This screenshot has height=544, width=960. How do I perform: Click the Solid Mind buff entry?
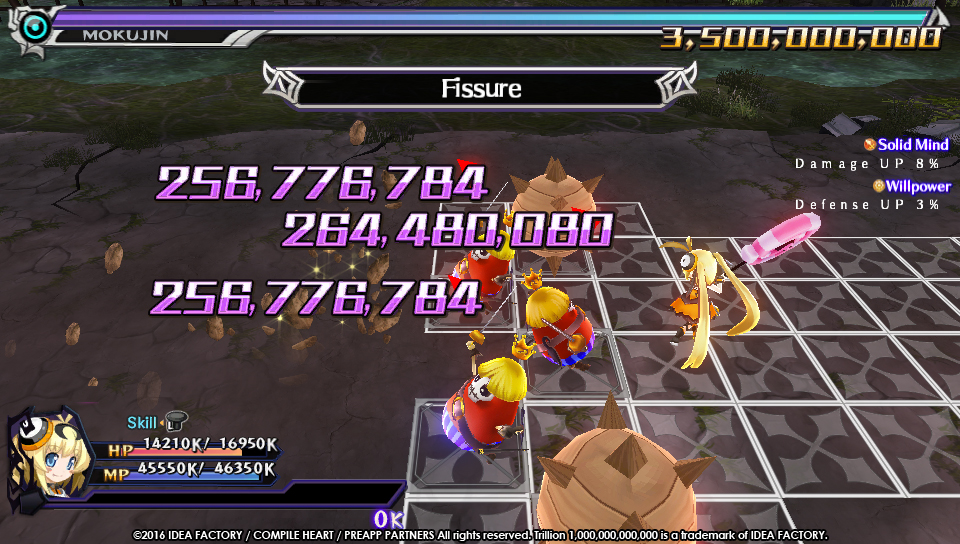coord(906,145)
